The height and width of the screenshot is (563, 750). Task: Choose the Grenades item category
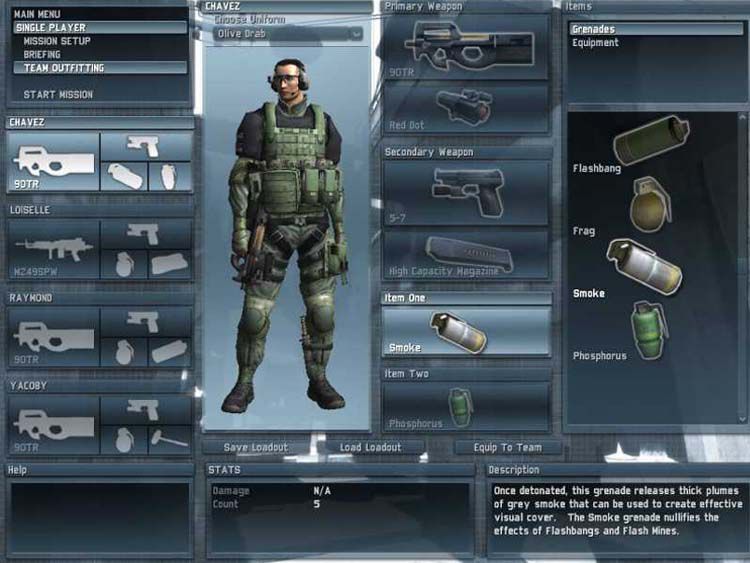(593, 30)
